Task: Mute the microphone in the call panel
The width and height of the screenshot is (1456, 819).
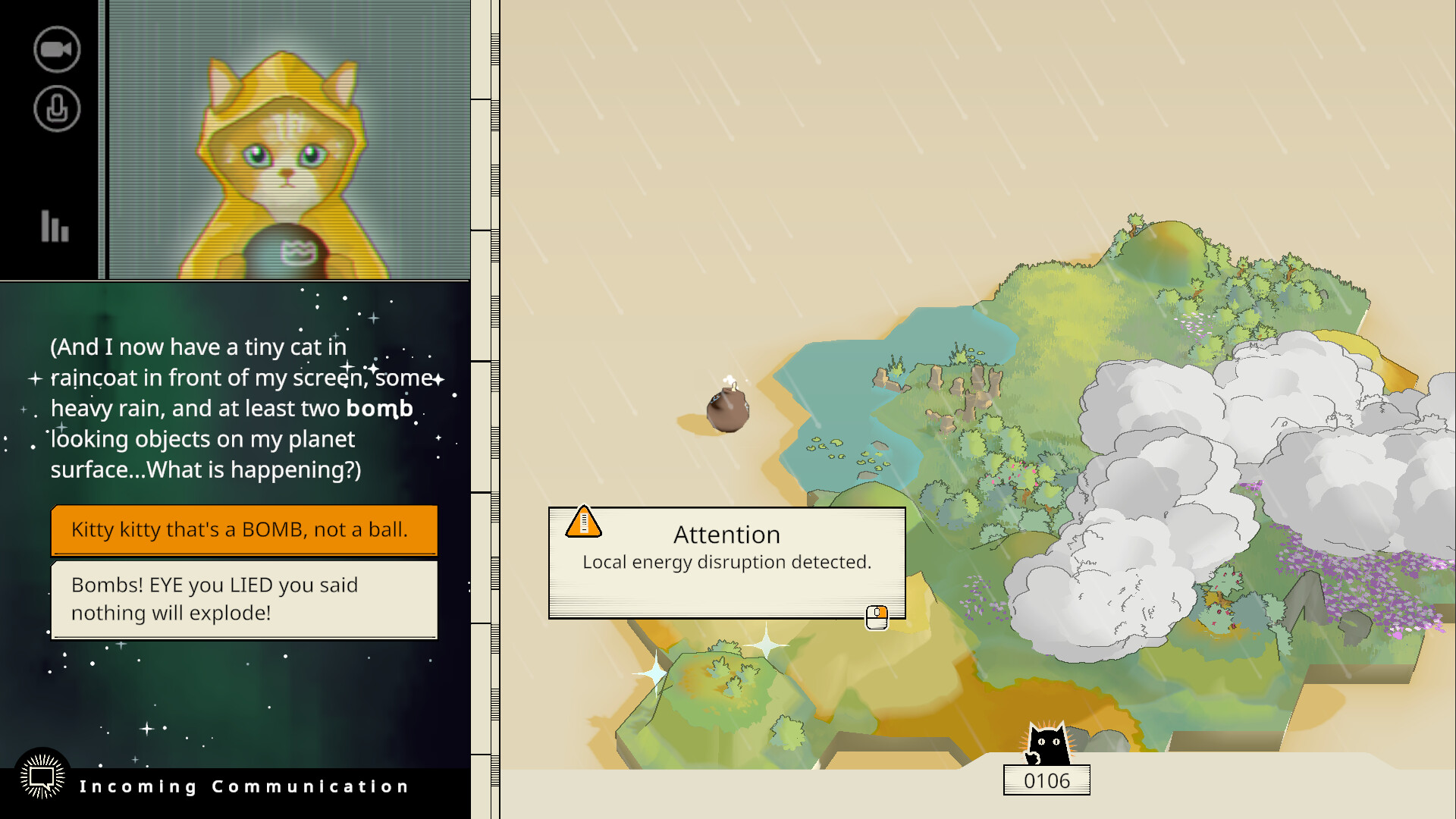Action: coord(56,108)
